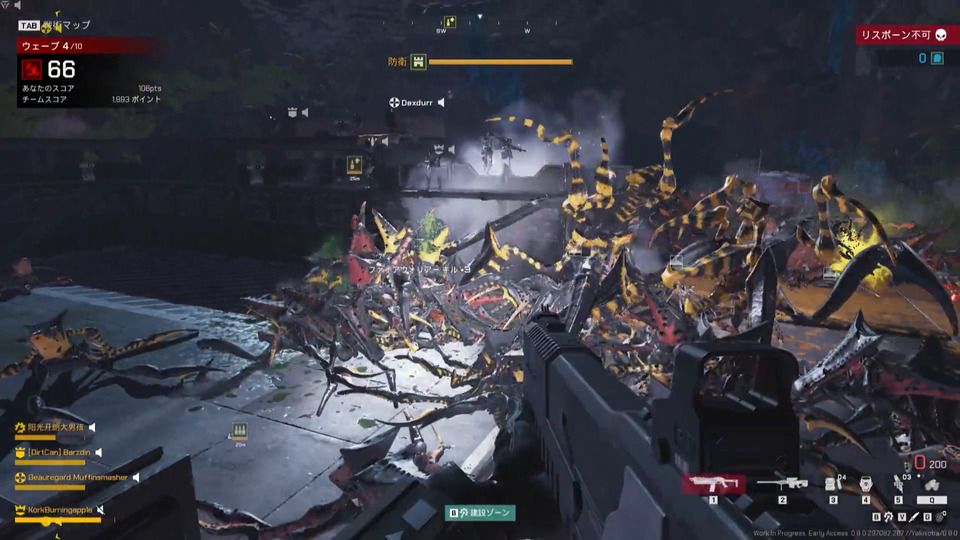The image size is (960, 540).
Task: Select the objective marker on the compass
Action: pyautogui.click(x=450, y=22)
